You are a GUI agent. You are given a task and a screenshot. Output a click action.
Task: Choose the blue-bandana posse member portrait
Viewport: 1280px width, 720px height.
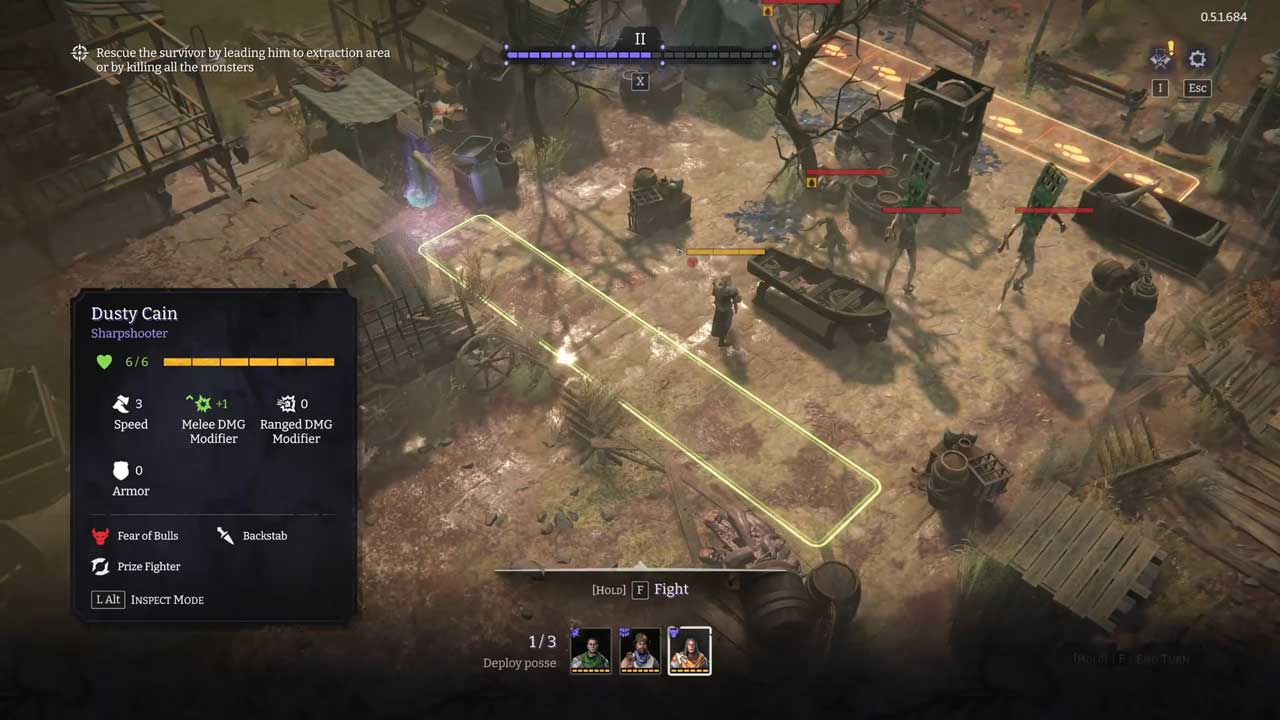(x=640, y=650)
